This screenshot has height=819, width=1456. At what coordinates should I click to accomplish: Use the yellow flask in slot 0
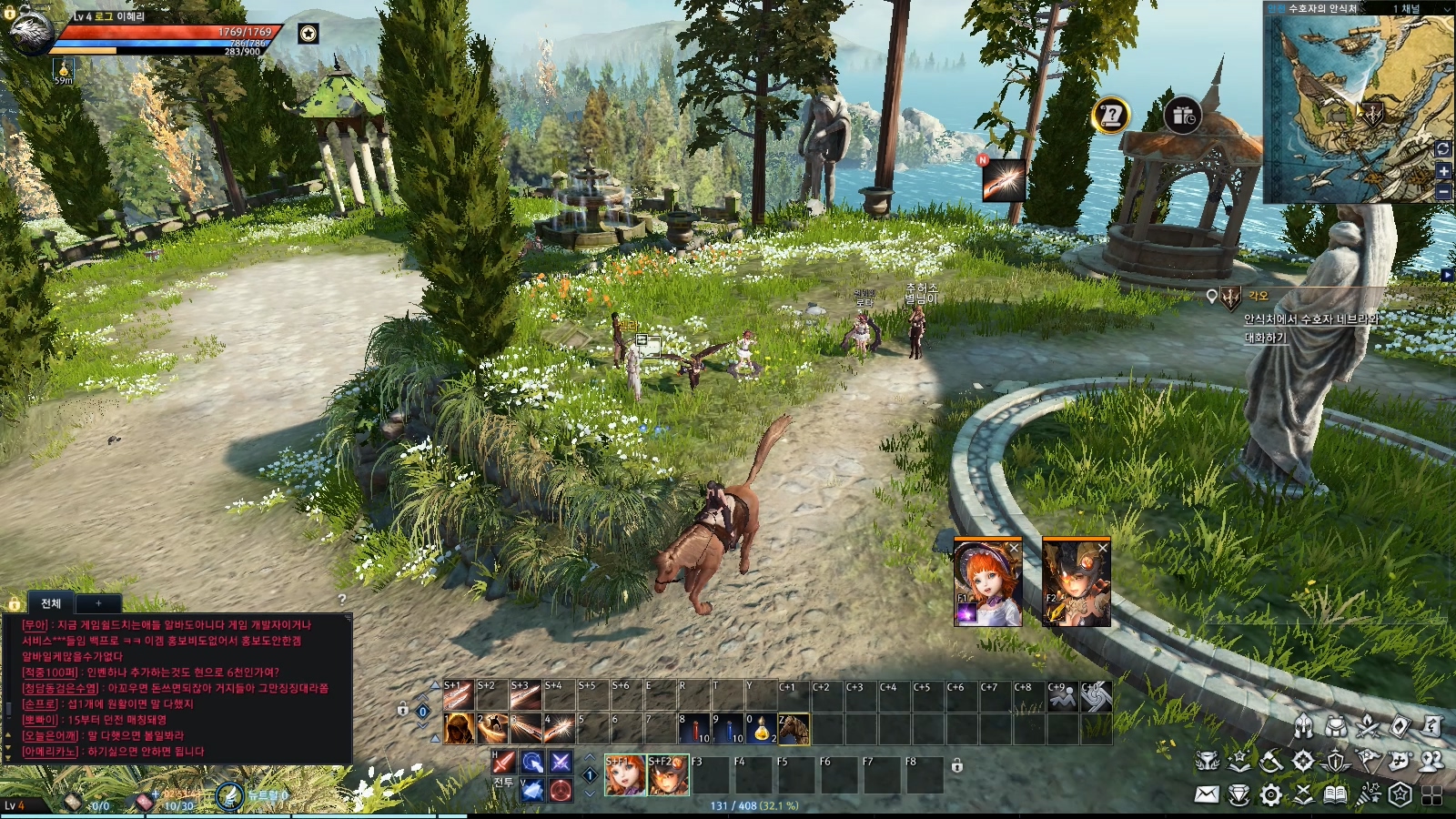761,729
